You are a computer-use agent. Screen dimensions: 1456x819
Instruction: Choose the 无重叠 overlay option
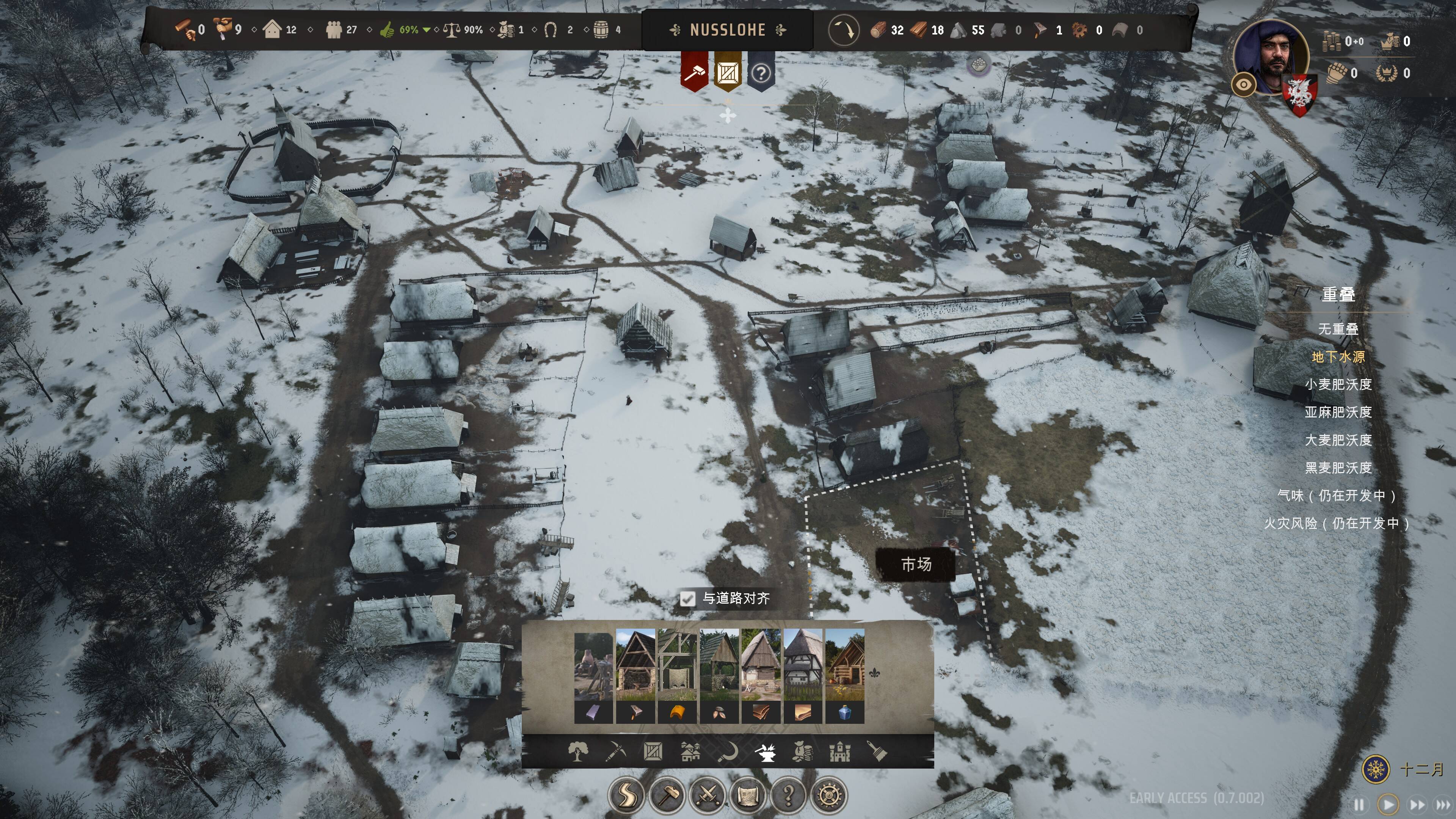[x=1338, y=329]
